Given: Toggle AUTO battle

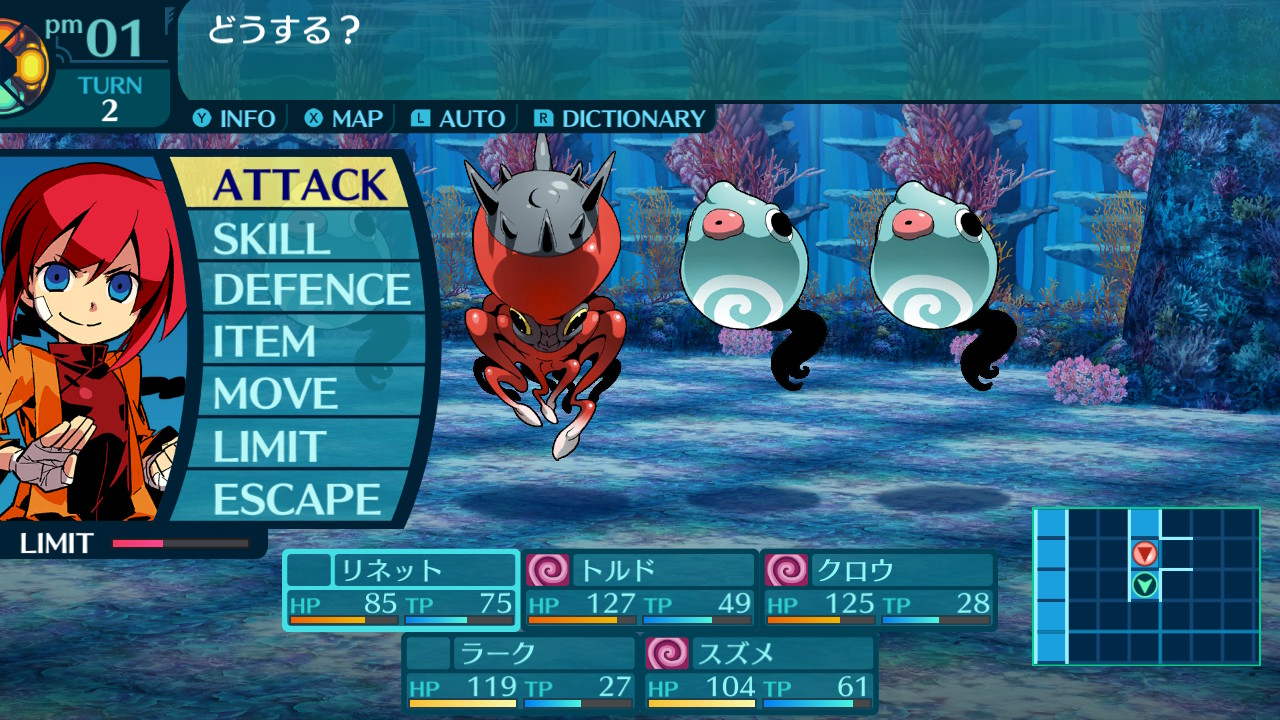Looking at the screenshot, I should point(458,119).
